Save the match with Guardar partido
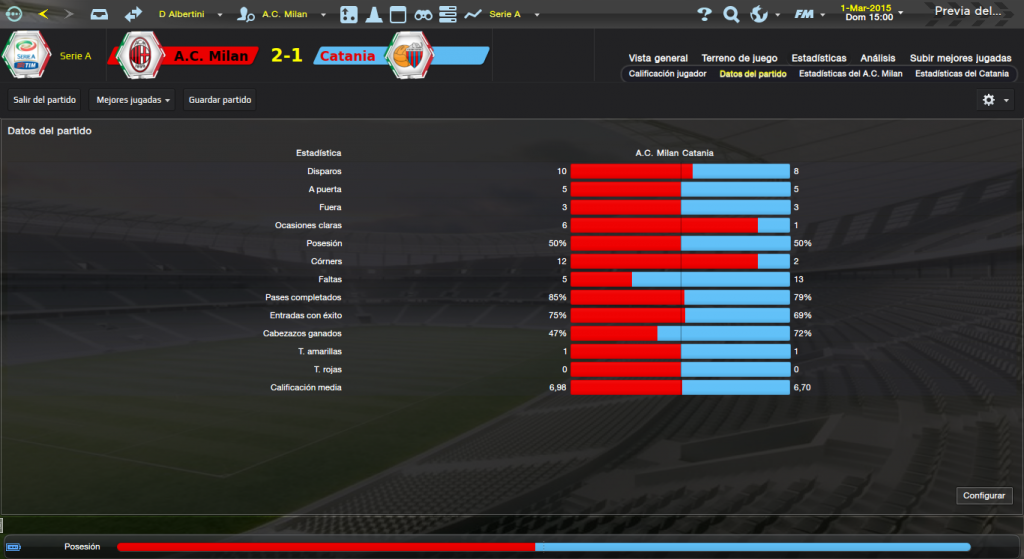Viewport: 1024px width, 559px height. coord(220,100)
